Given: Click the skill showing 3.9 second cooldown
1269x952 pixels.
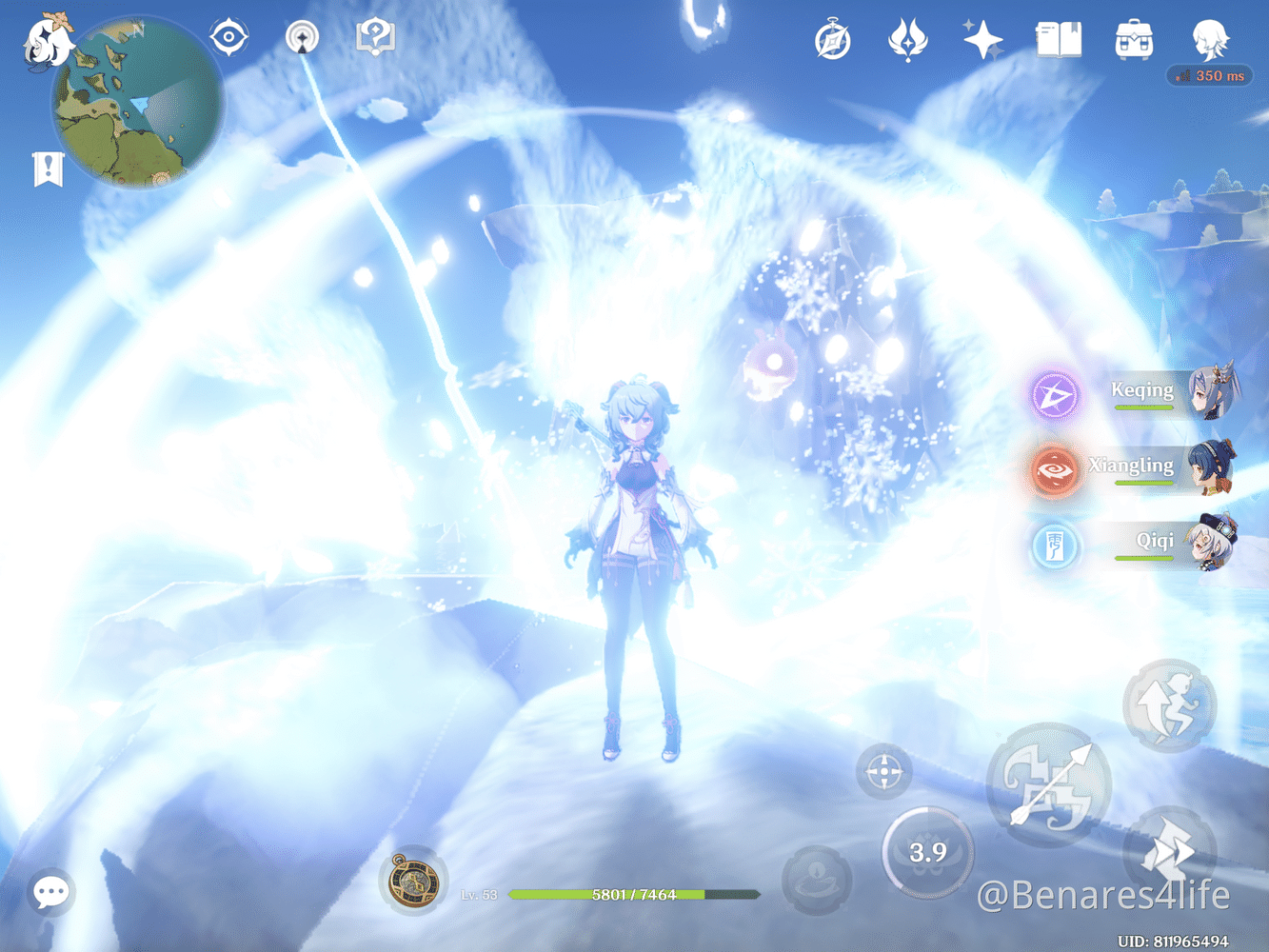Looking at the screenshot, I should coord(930,852).
